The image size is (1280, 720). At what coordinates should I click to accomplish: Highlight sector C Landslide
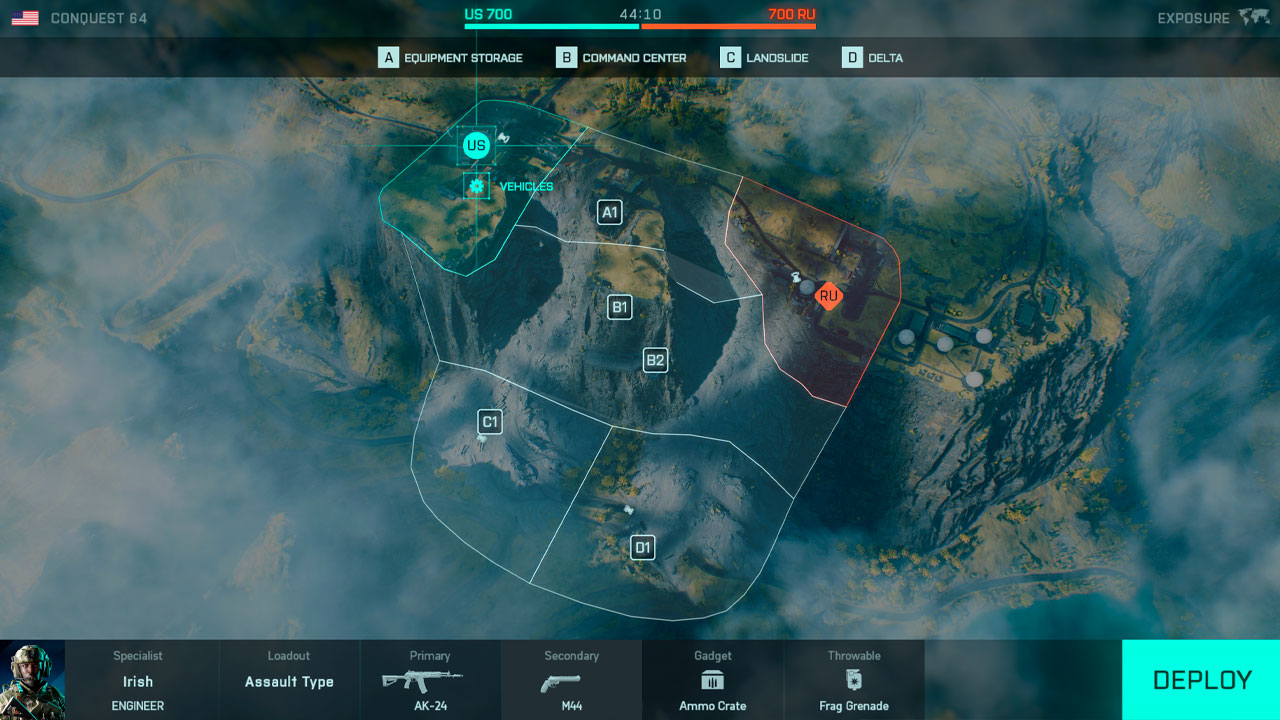pyautogui.click(x=765, y=58)
